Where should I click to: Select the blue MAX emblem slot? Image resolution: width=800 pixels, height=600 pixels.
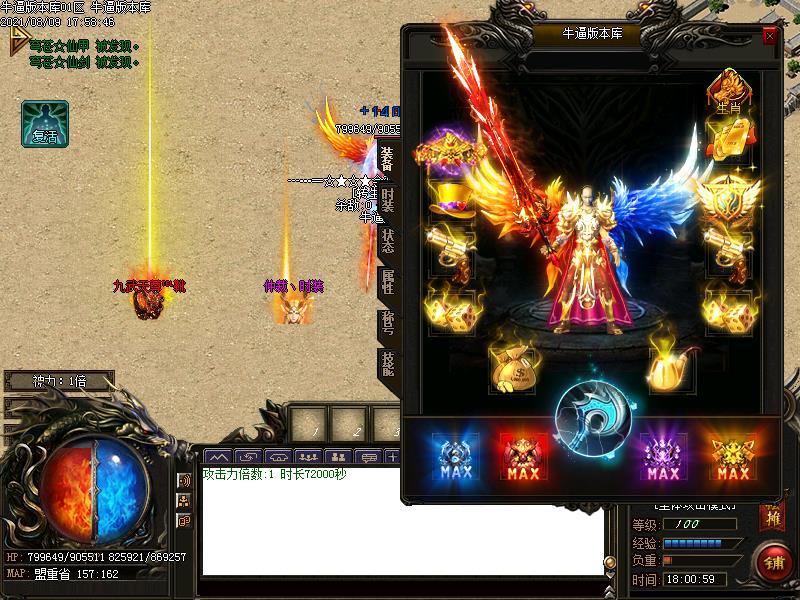pos(456,458)
